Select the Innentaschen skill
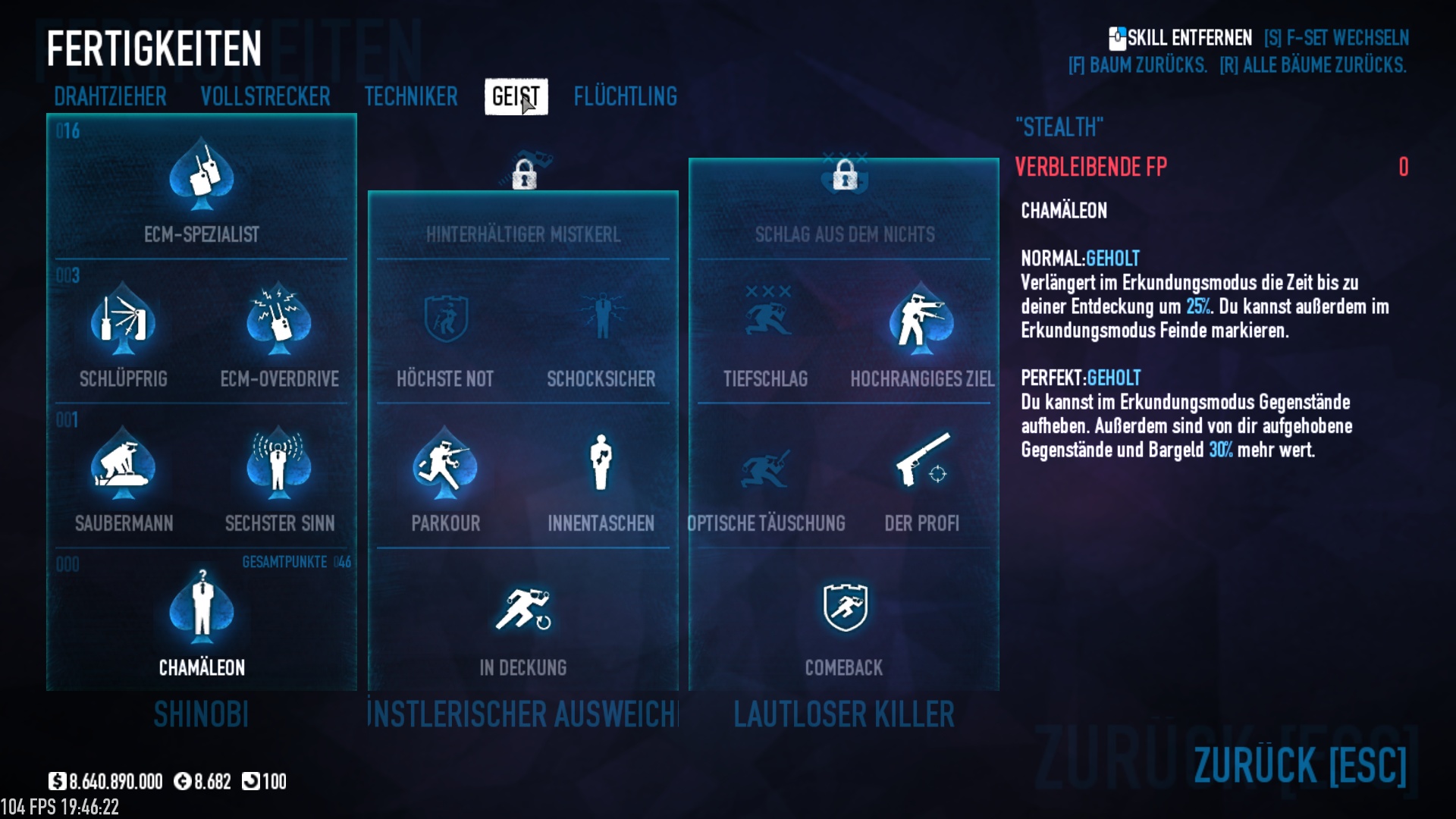 coord(601,464)
